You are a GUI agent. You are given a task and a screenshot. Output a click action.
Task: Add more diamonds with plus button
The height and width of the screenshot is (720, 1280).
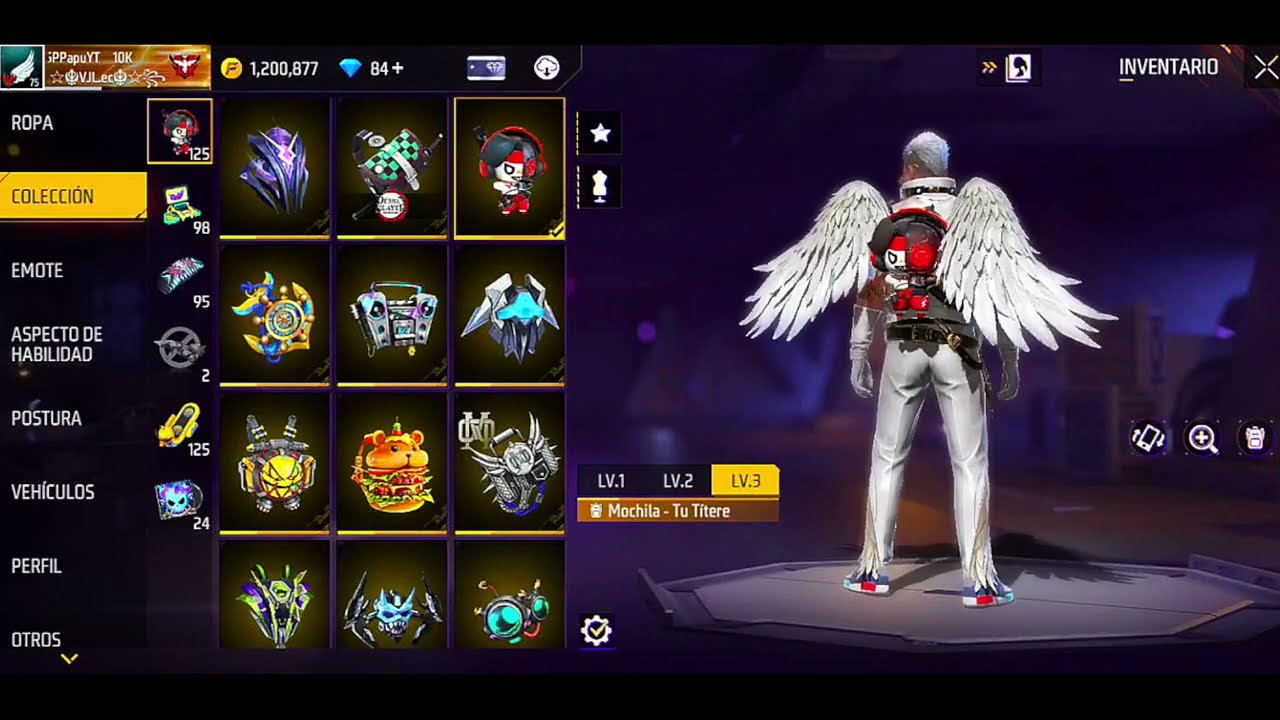point(398,69)
